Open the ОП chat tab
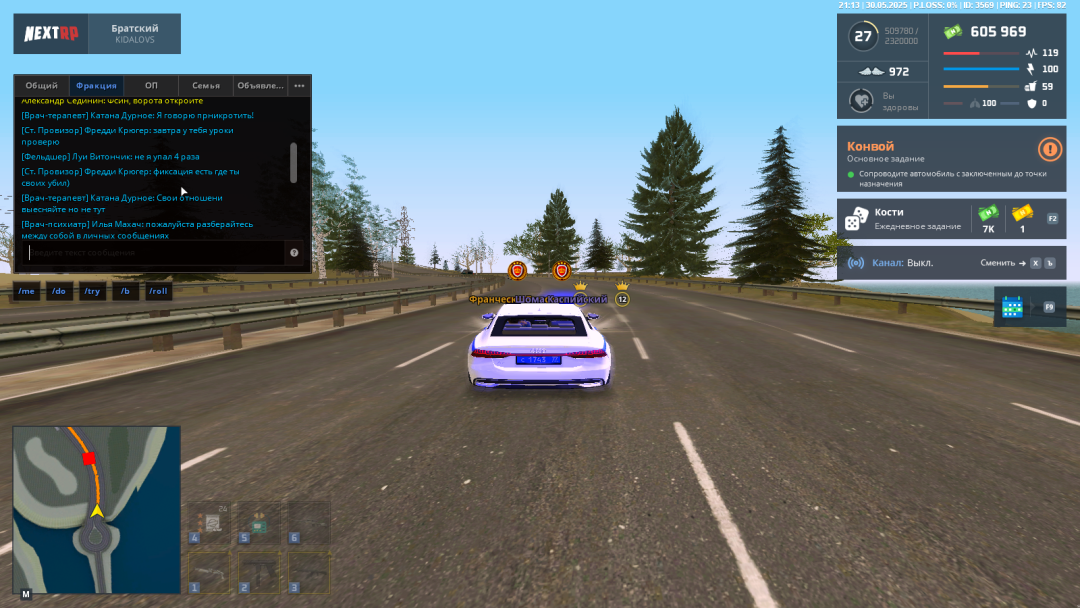Screen dimensions: 1080x608 click(151, 86)
